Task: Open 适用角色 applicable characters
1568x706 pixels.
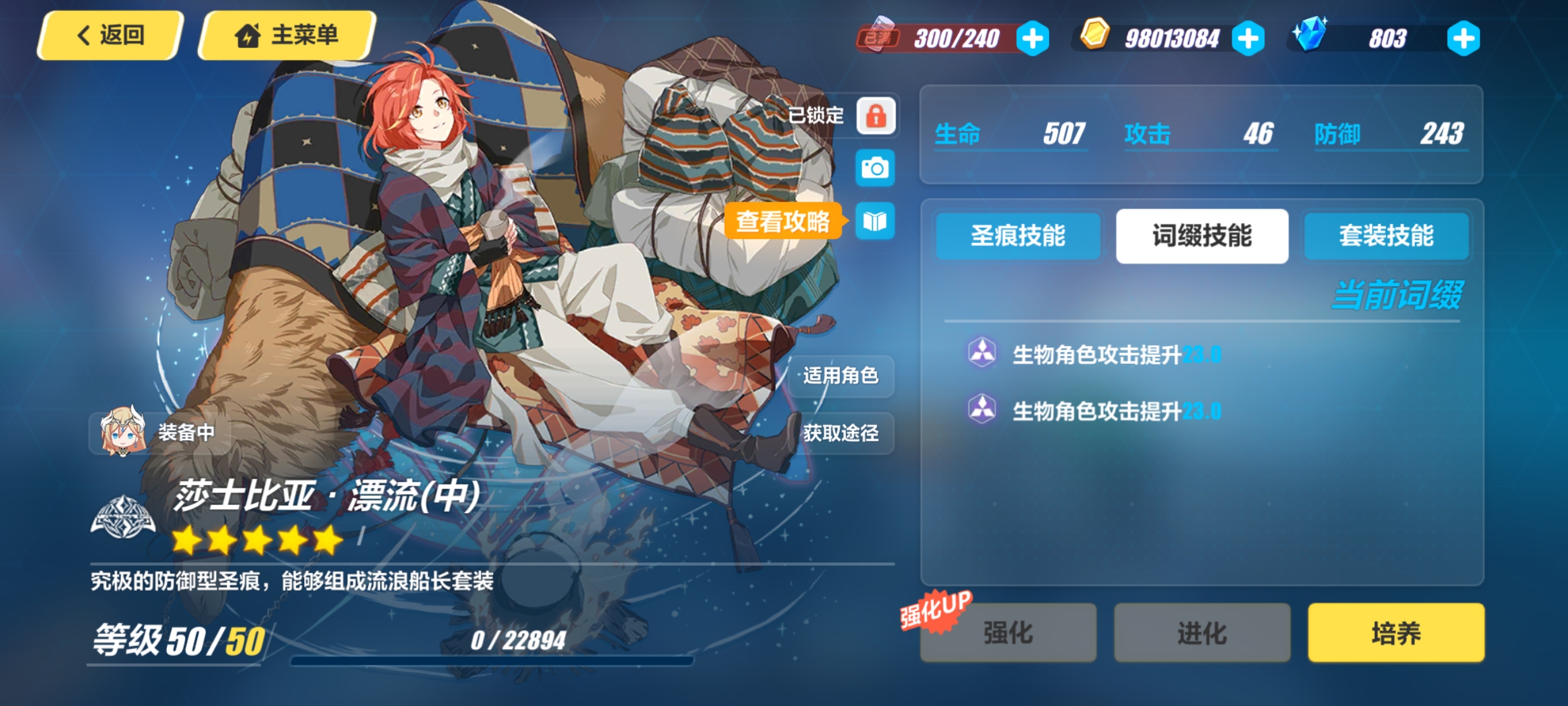Action: click(x=841, y=376)
